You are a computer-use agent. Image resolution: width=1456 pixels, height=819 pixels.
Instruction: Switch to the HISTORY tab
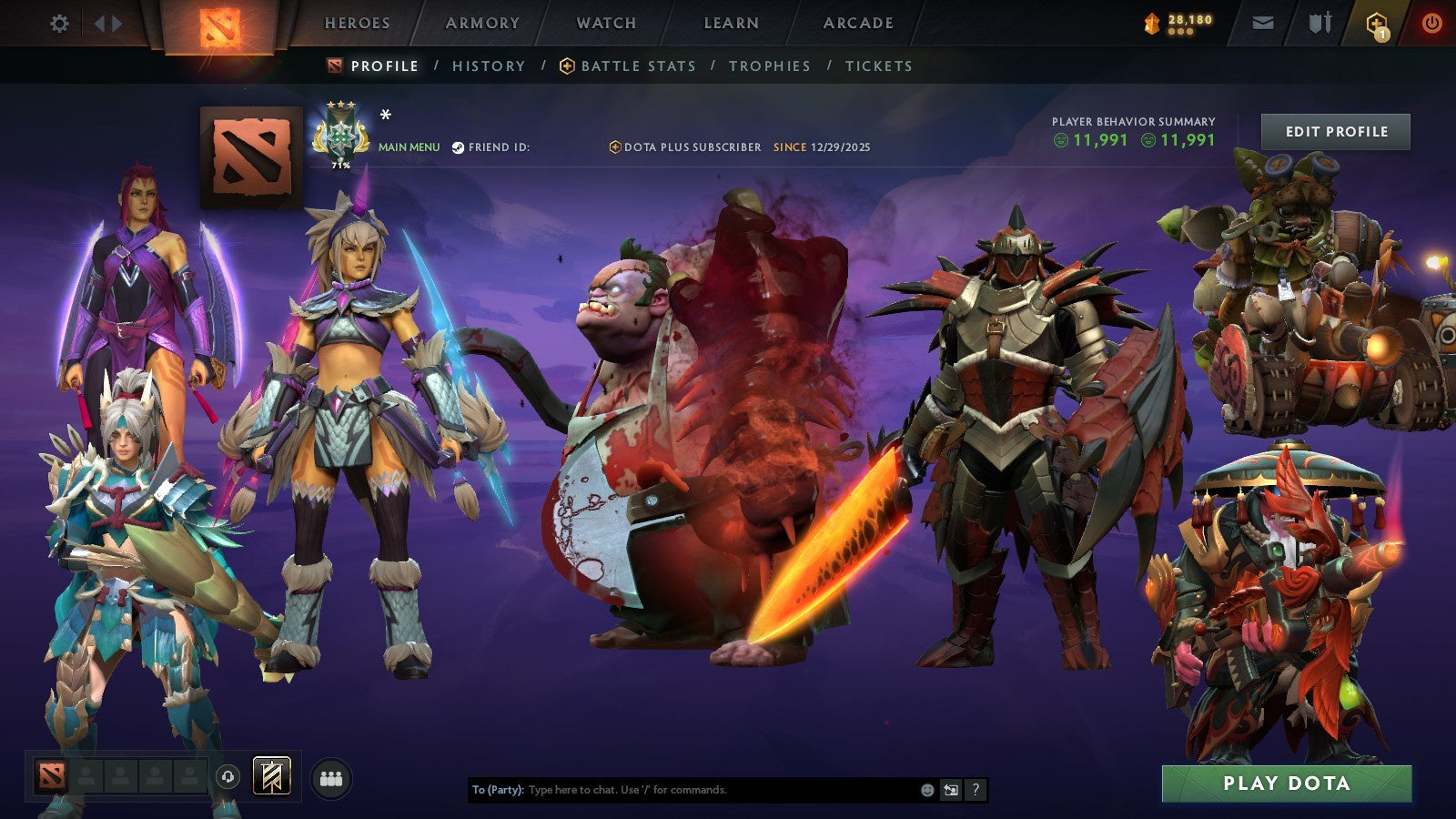pos(489,66)
